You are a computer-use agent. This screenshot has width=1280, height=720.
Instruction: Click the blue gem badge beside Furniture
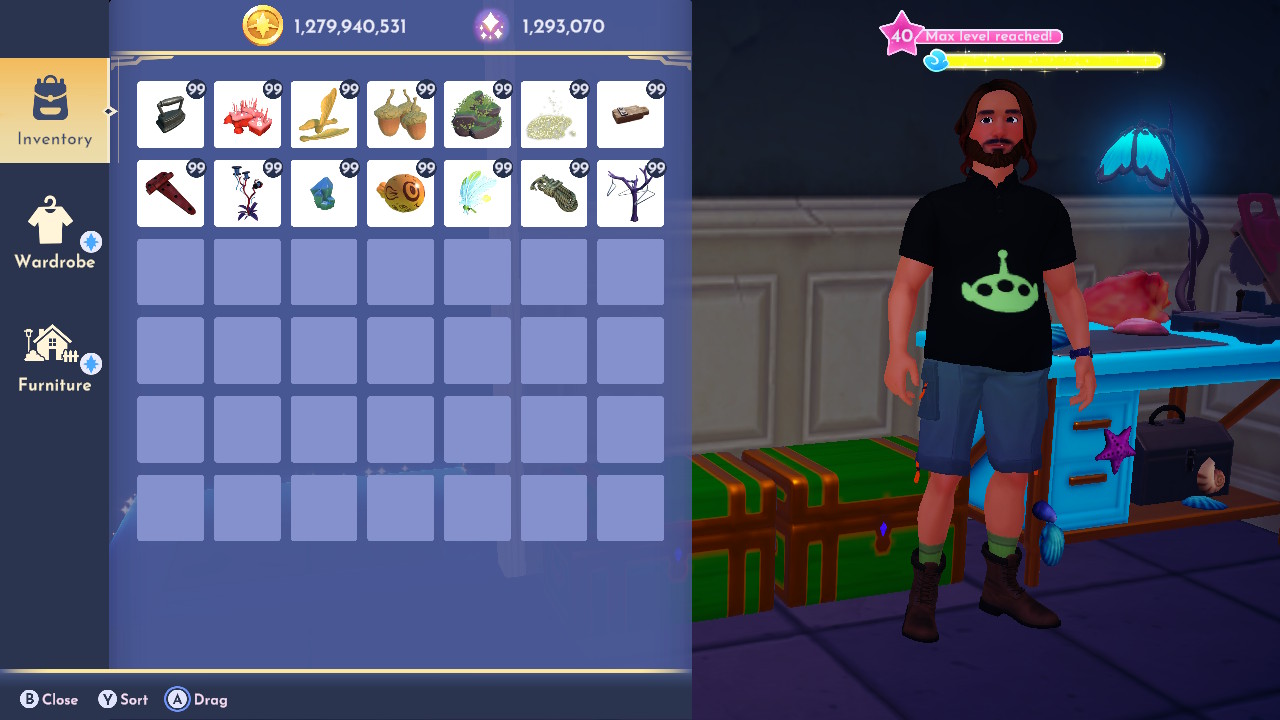[91, 363]
